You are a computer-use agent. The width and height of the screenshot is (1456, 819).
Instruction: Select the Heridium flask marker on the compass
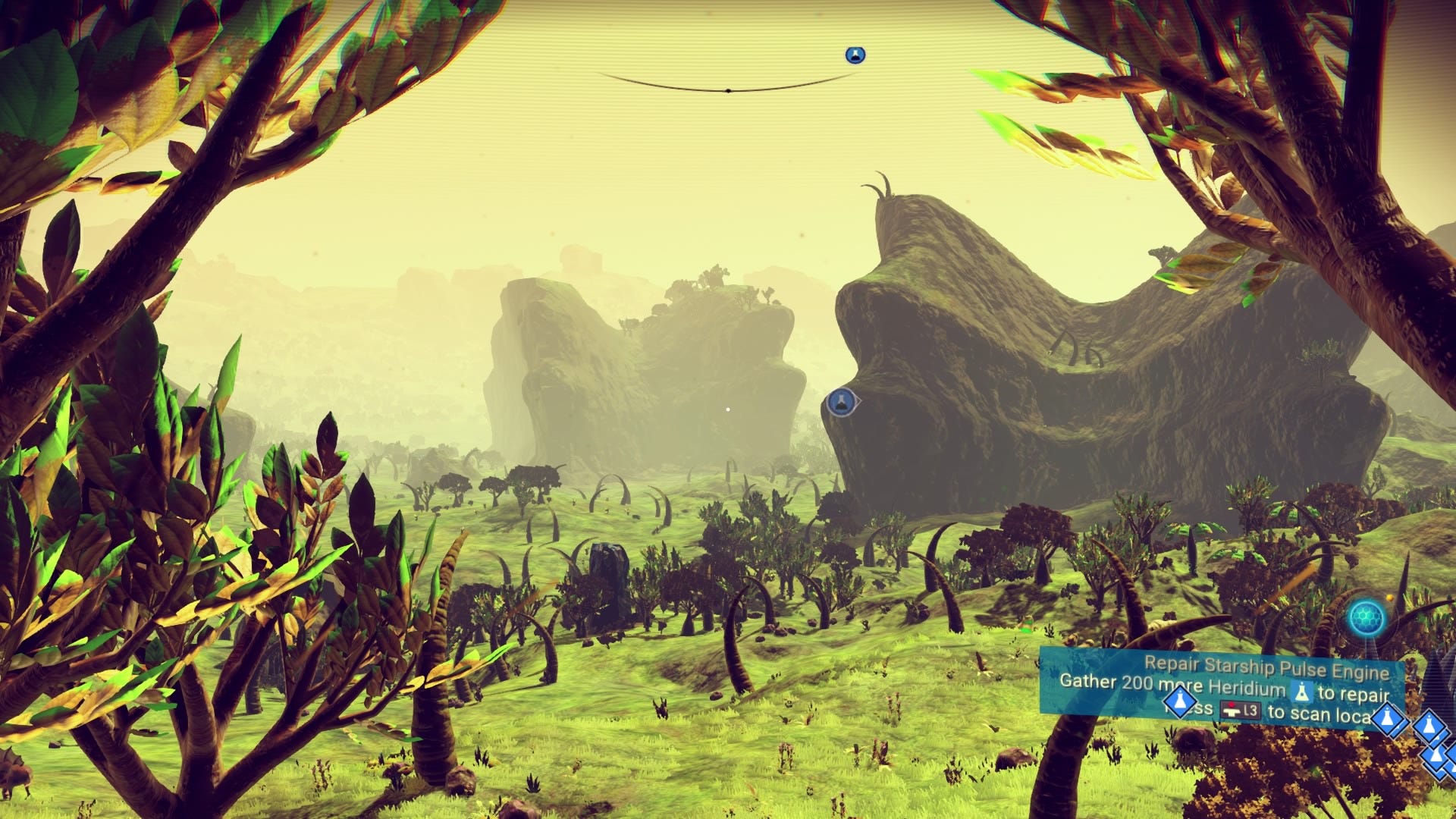tap(855, 55)
